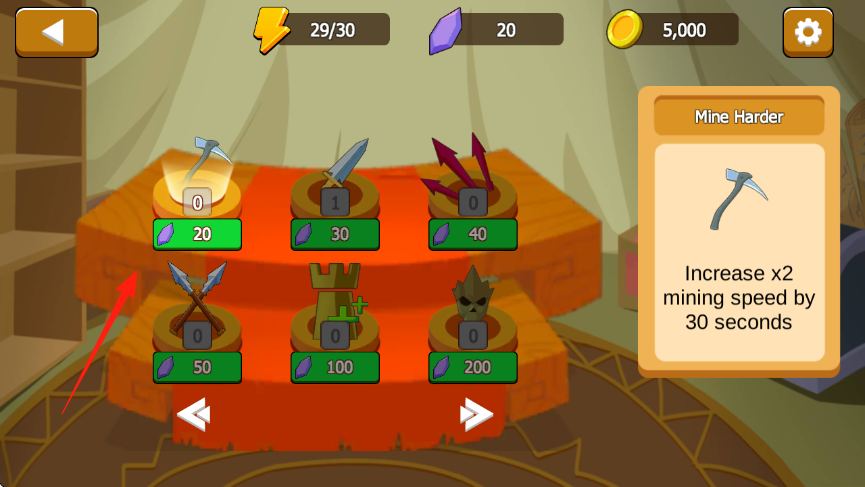Image resolution: width=865 pixels, height=487 pixels.
Task: Open the gear settings menu
Action: point(807,32)
